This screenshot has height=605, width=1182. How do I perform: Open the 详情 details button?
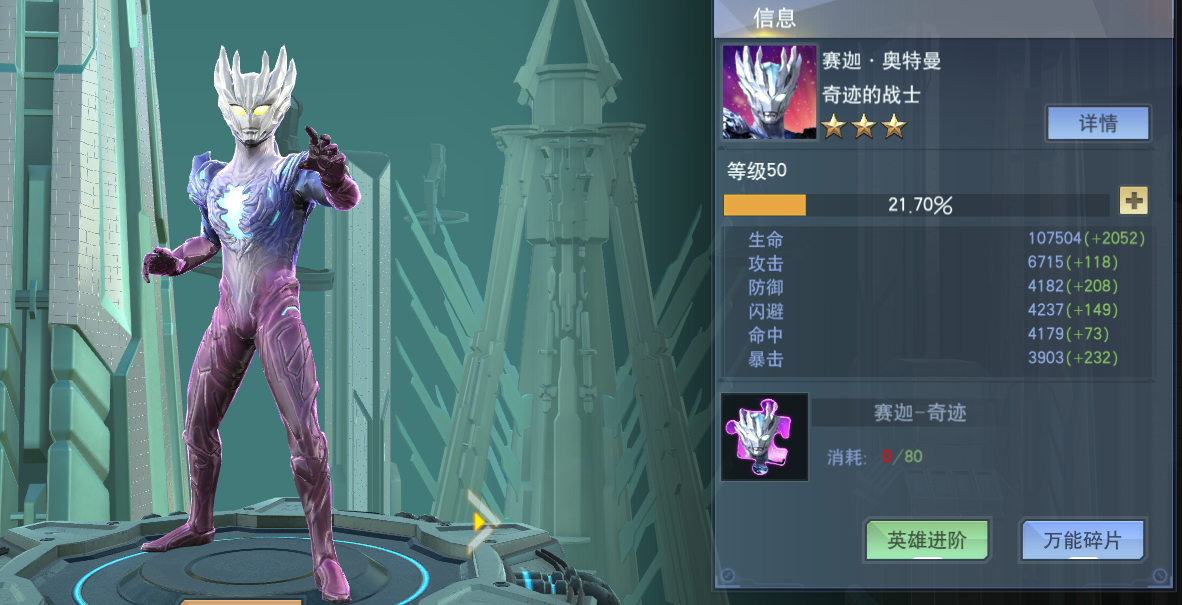click(1097, 124)
